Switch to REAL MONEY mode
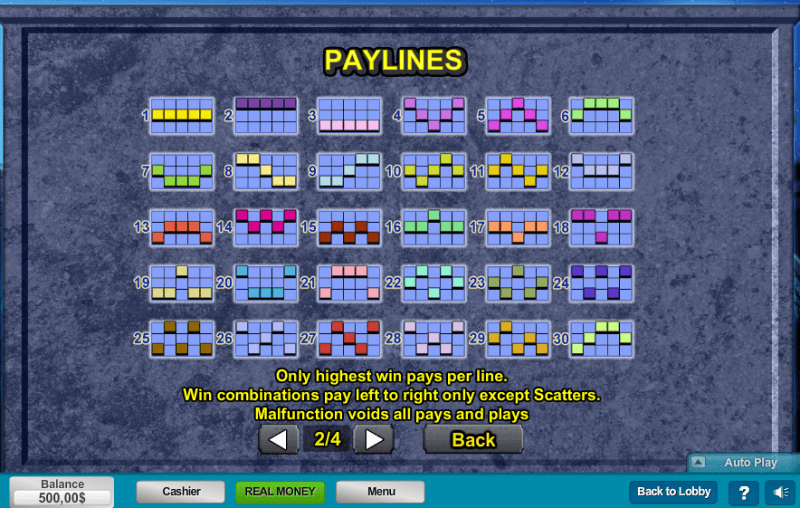This screenshot has height=508, width=800. (x=280, y=492)
